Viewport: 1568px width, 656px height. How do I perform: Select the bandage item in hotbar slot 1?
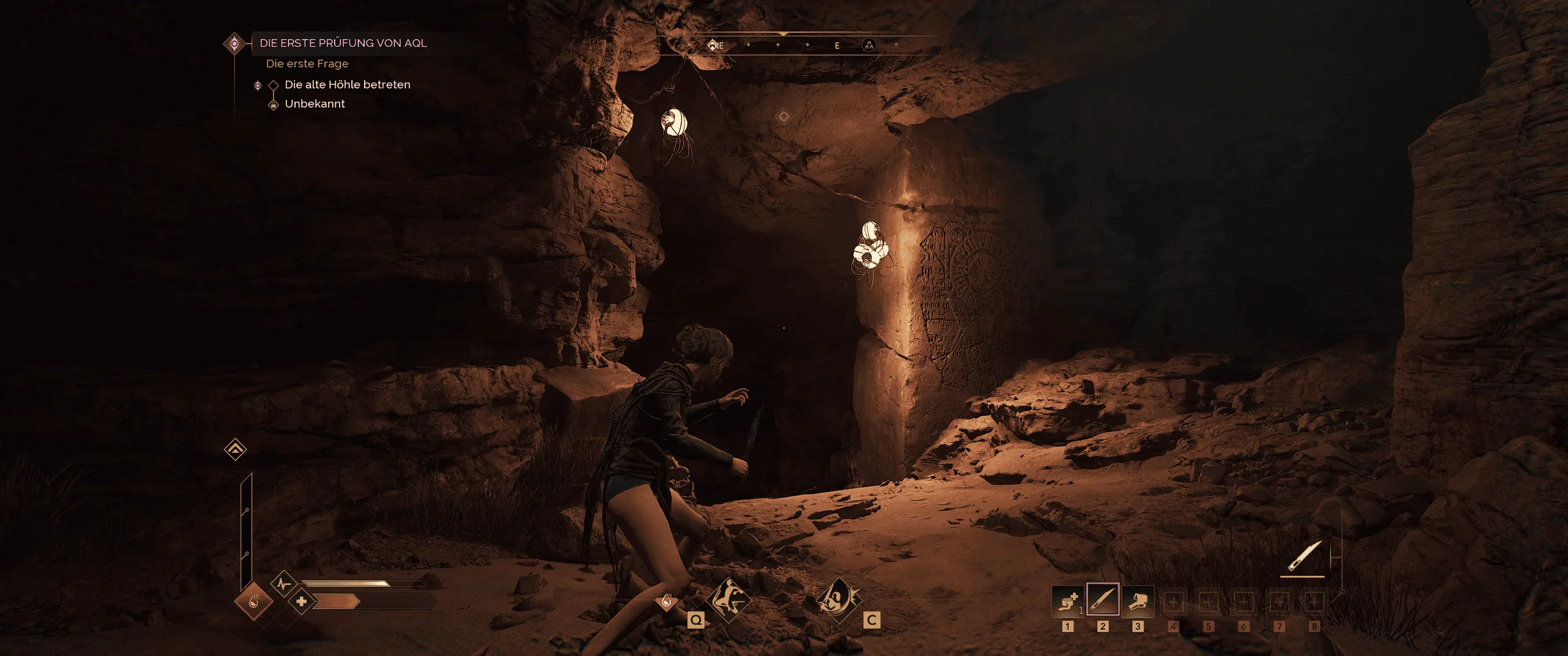[1067, 600]
